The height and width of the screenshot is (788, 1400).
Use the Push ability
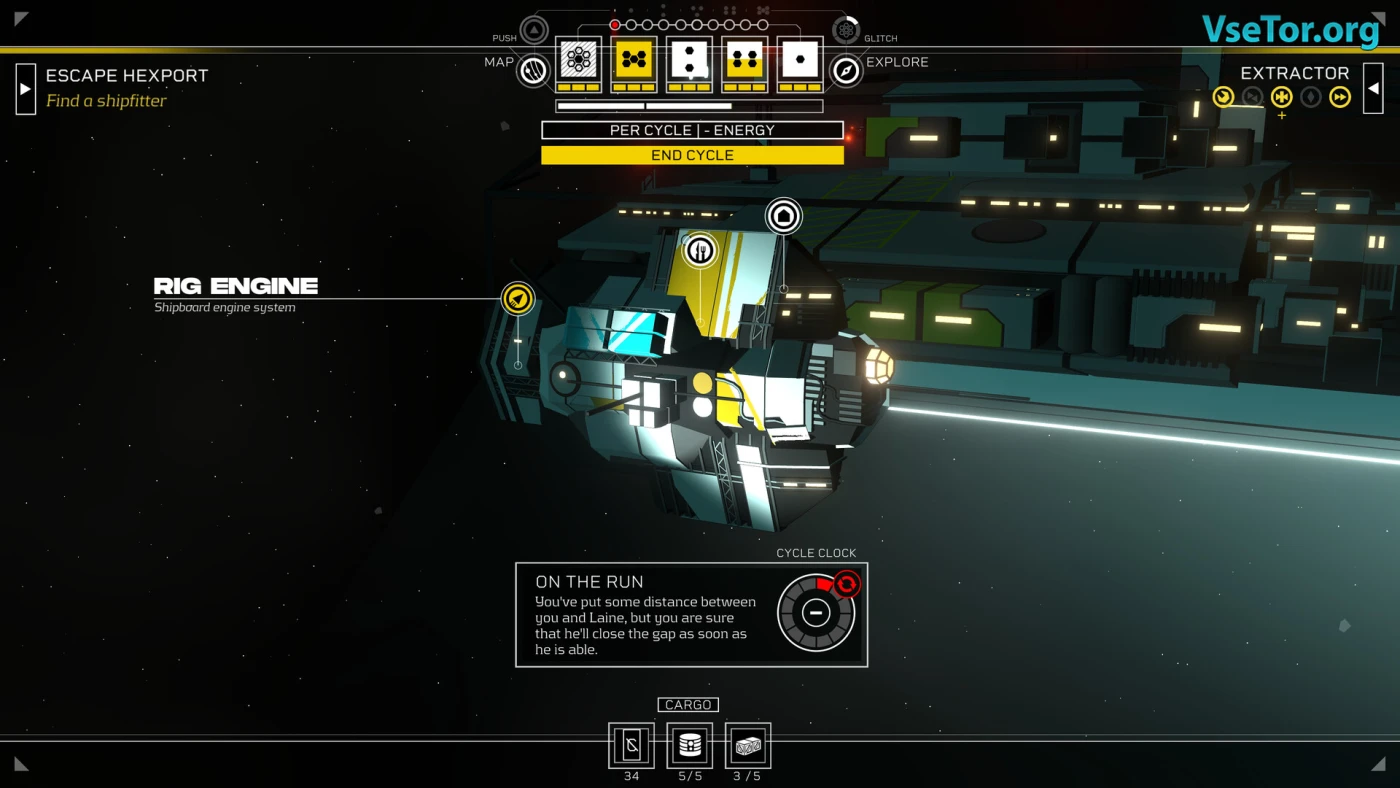coord(534,30)
